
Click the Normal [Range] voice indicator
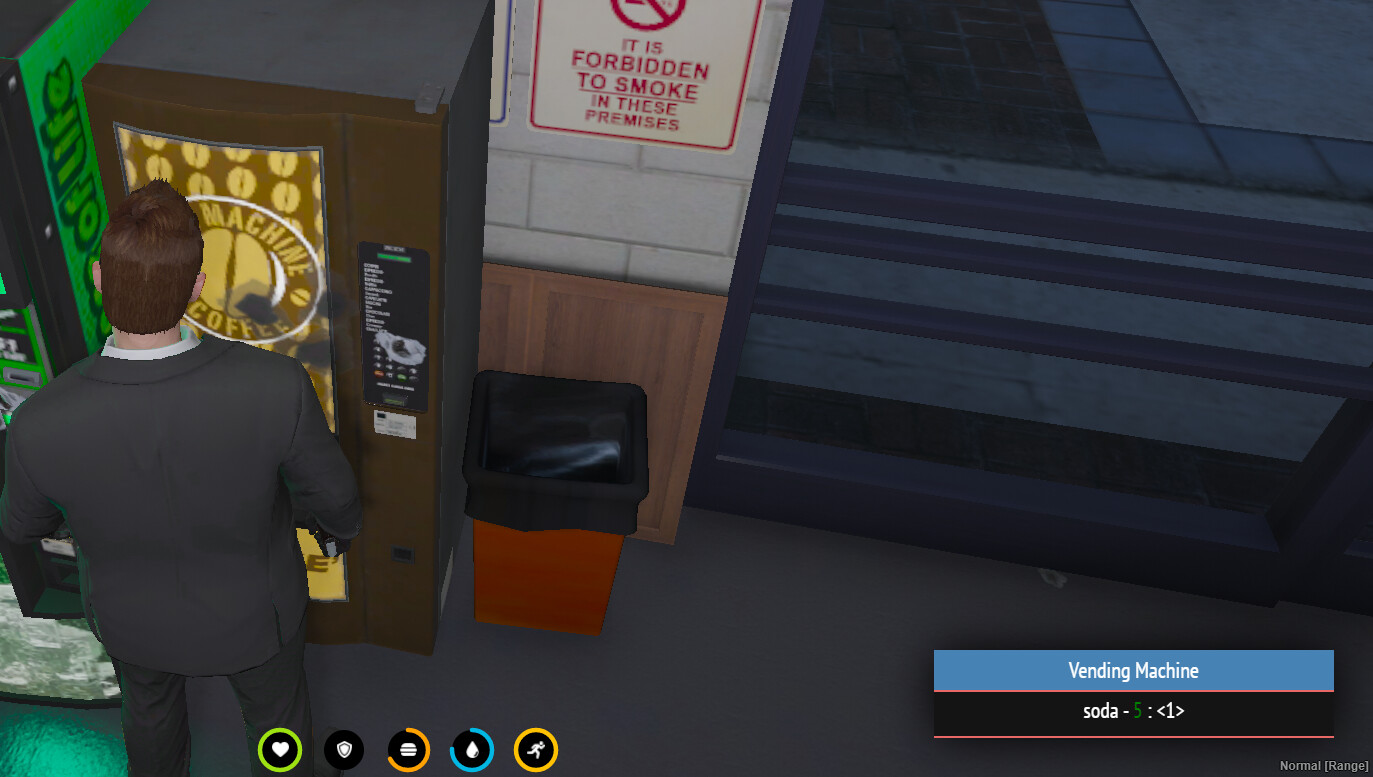1326,764
